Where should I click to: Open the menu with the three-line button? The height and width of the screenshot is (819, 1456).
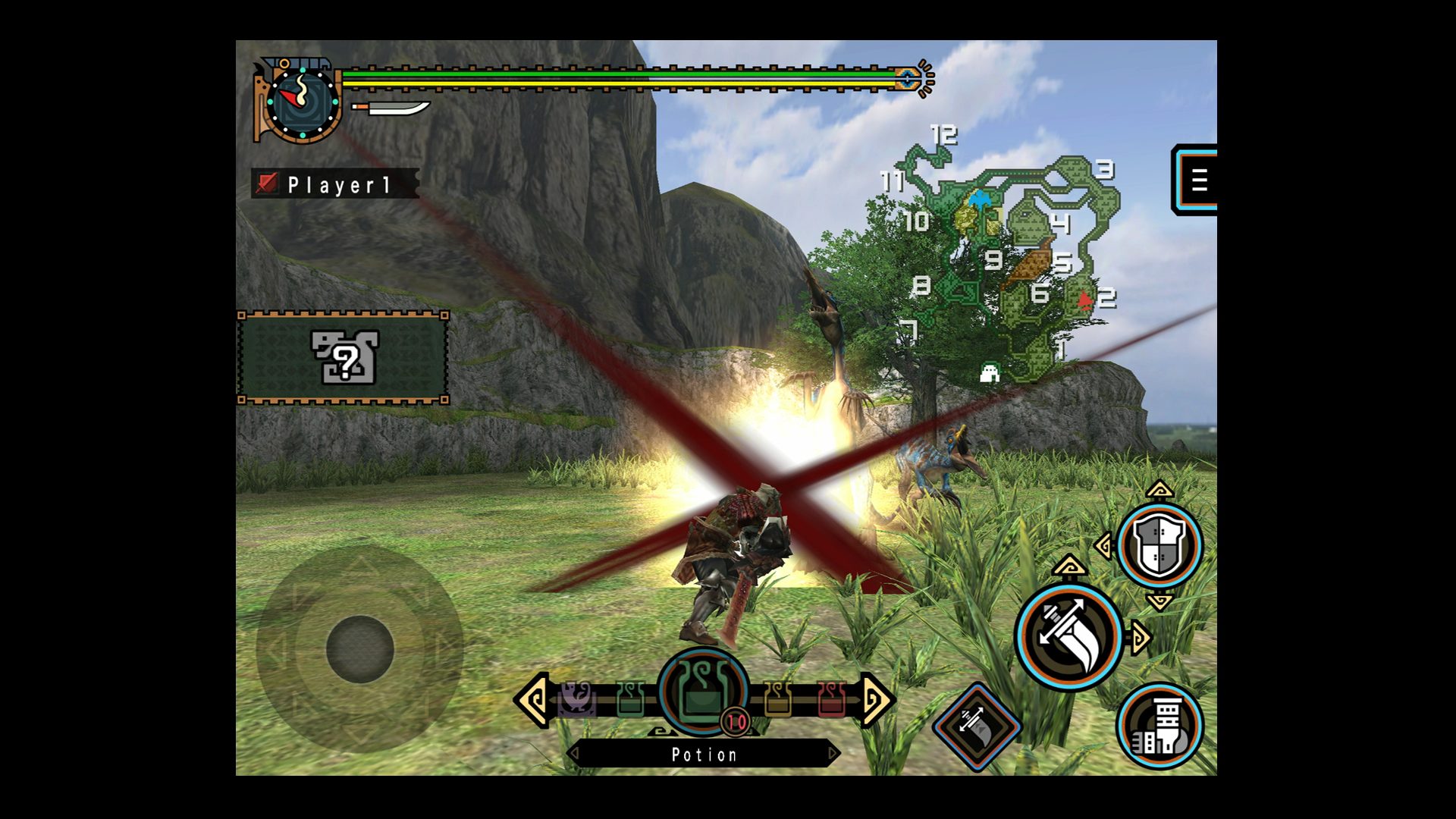click(1197, 180)
